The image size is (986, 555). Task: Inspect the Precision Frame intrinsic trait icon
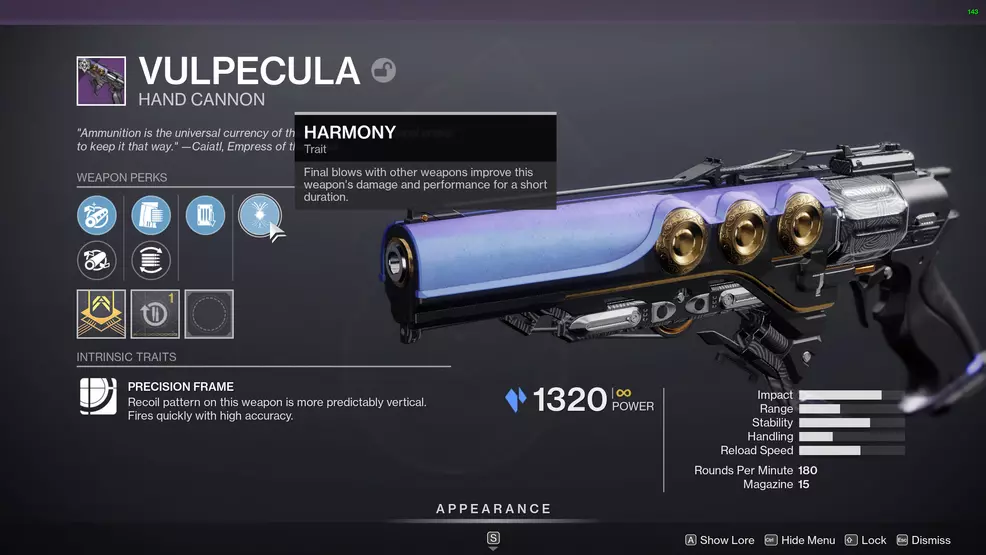(x=98, y=396)
